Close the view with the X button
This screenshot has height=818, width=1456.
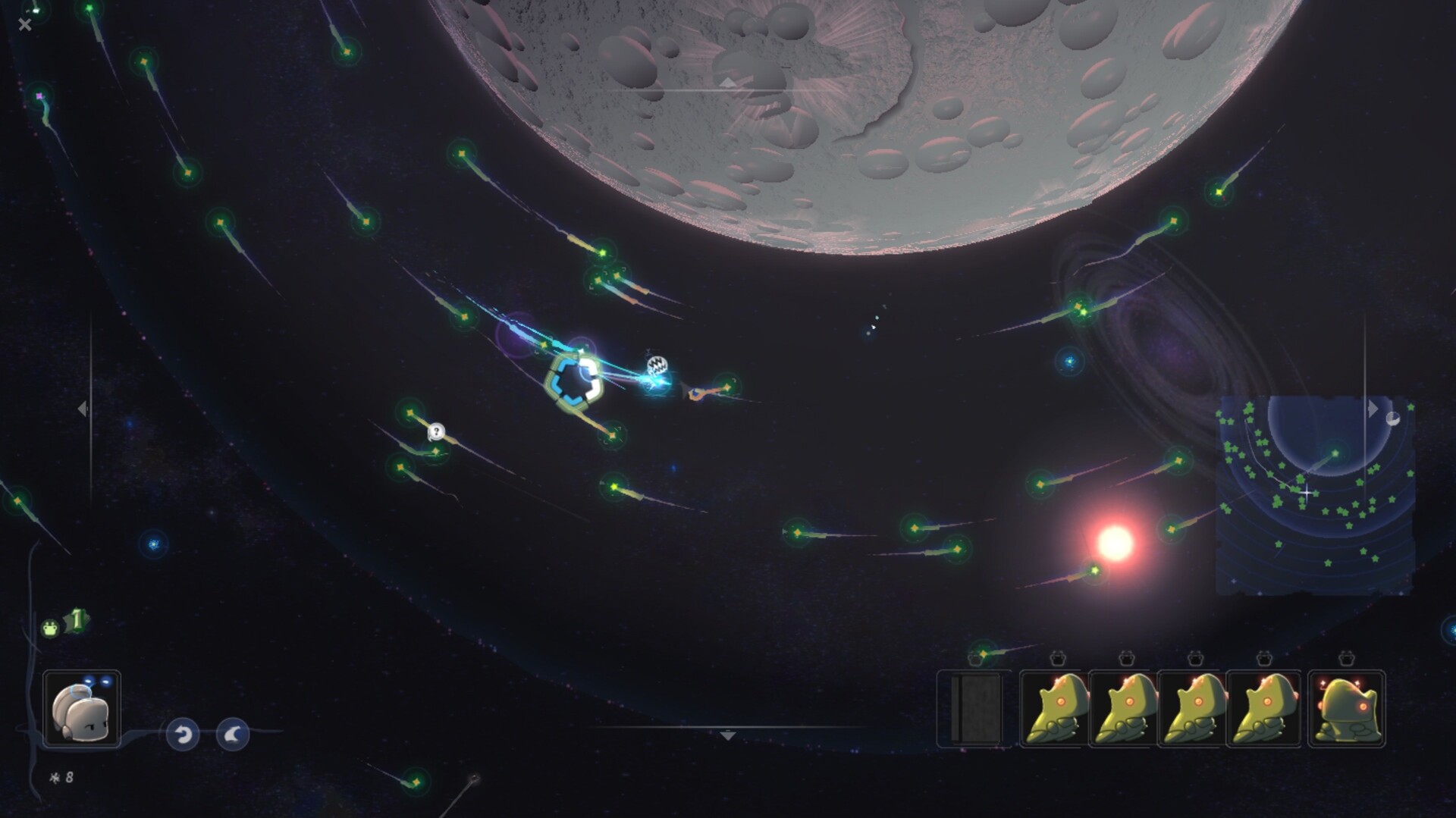click(x=24, y=25)
